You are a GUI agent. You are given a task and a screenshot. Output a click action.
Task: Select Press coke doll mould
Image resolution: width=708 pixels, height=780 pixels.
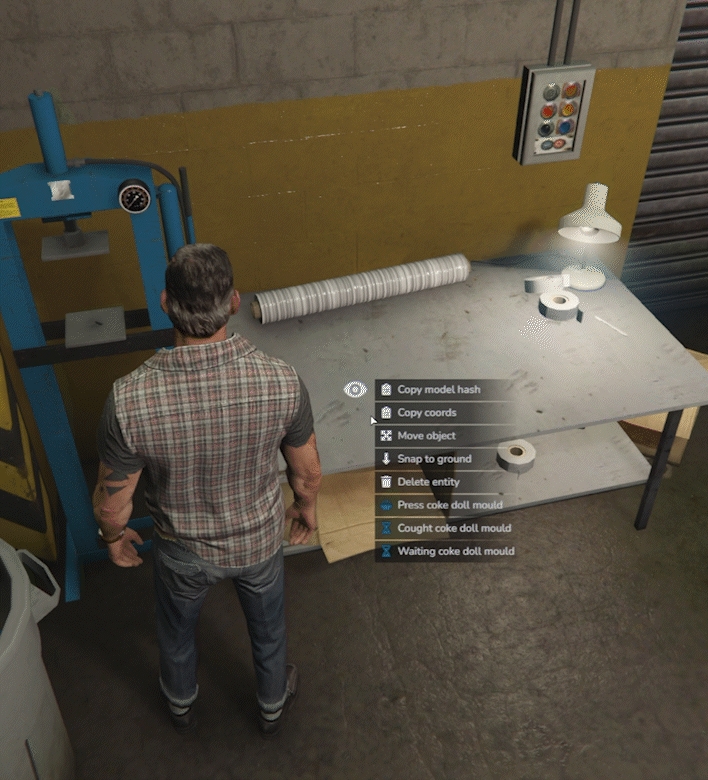(449, 505)
